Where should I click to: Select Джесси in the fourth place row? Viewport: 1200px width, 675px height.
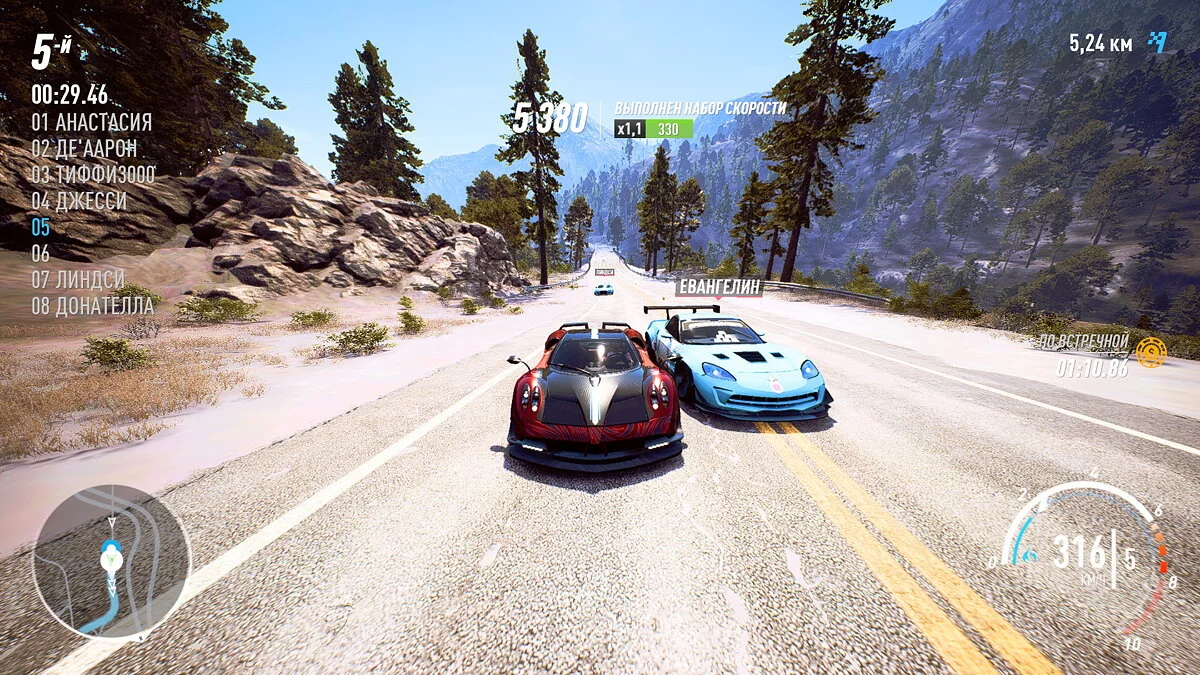[x=79, y=201]
